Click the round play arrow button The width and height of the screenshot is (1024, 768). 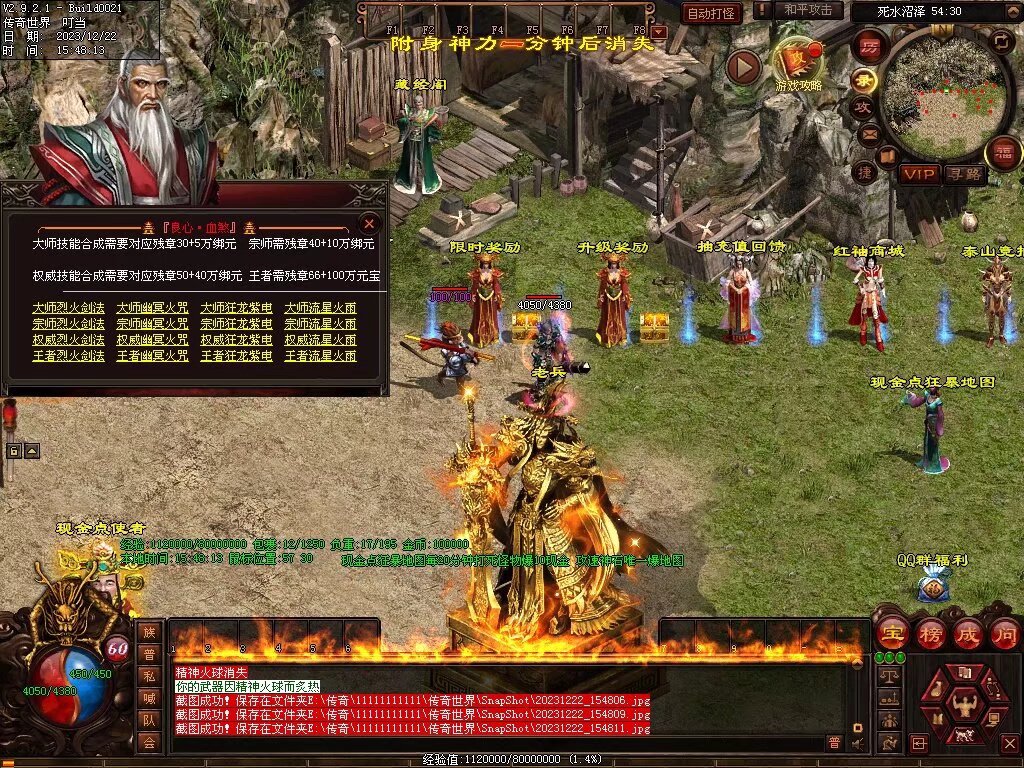pyautogui.click(x=743, y=67)
